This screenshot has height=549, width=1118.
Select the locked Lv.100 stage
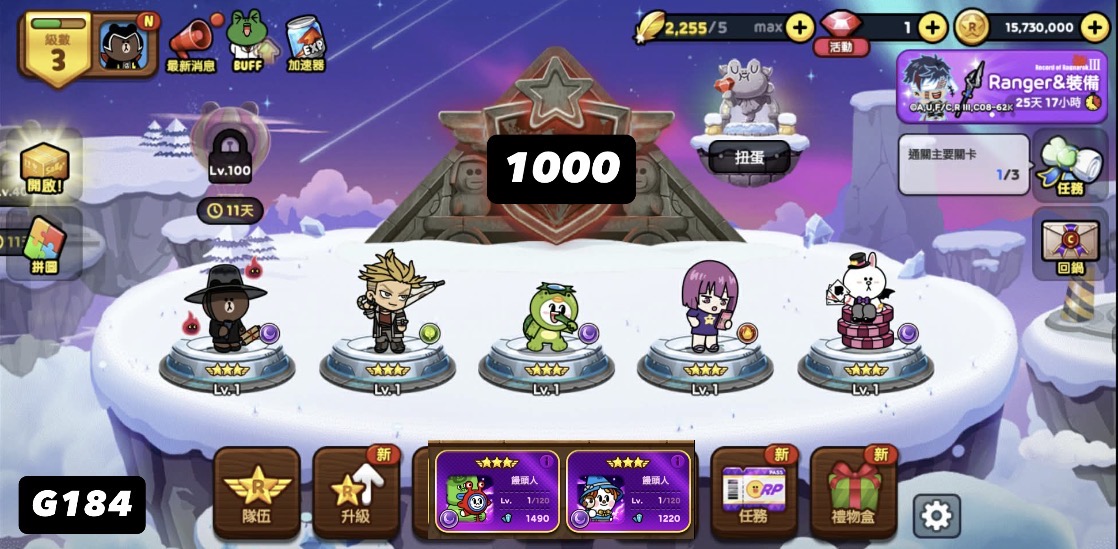point(229,150)
